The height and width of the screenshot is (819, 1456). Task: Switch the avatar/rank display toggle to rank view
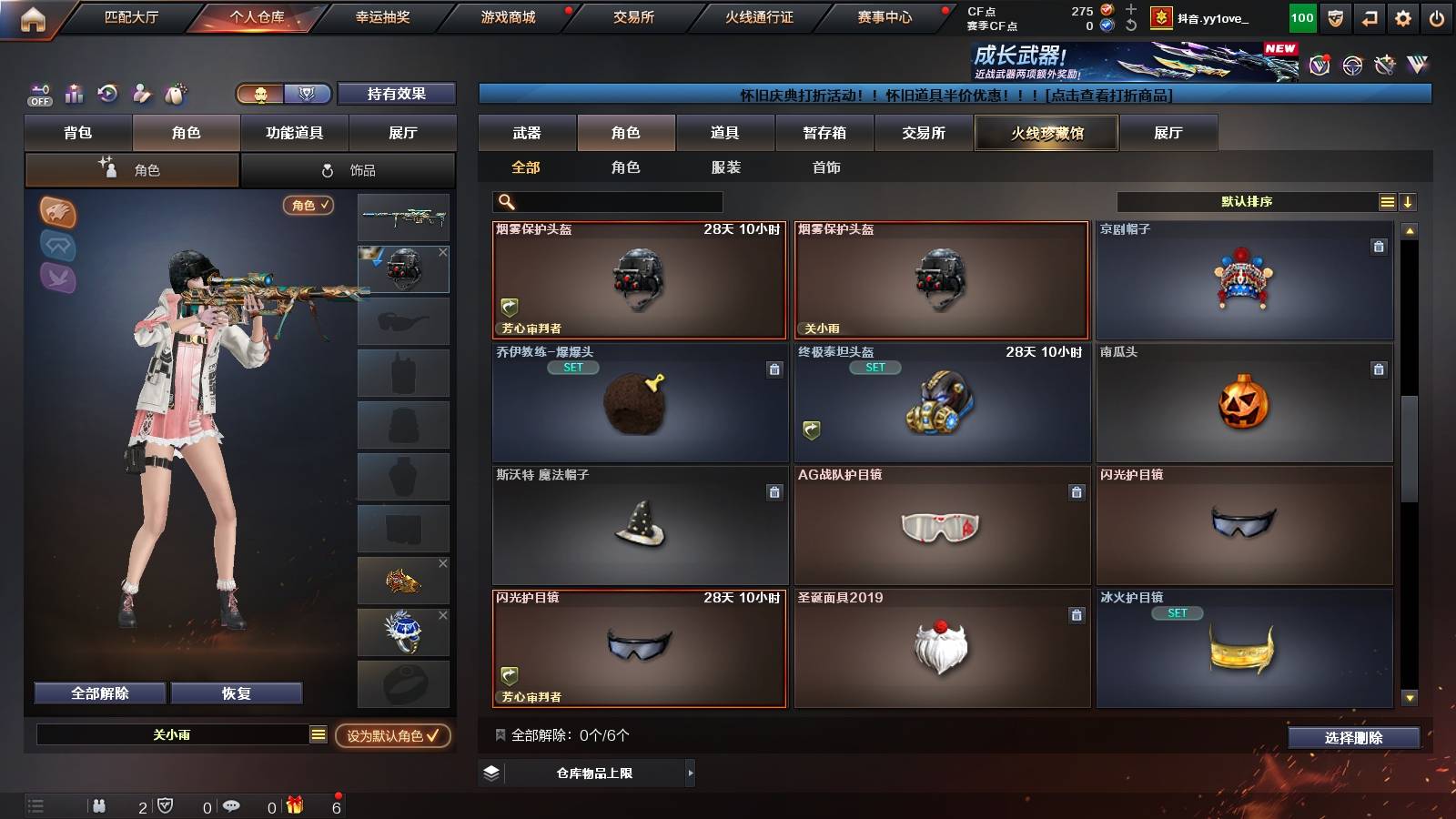[308, 94]
